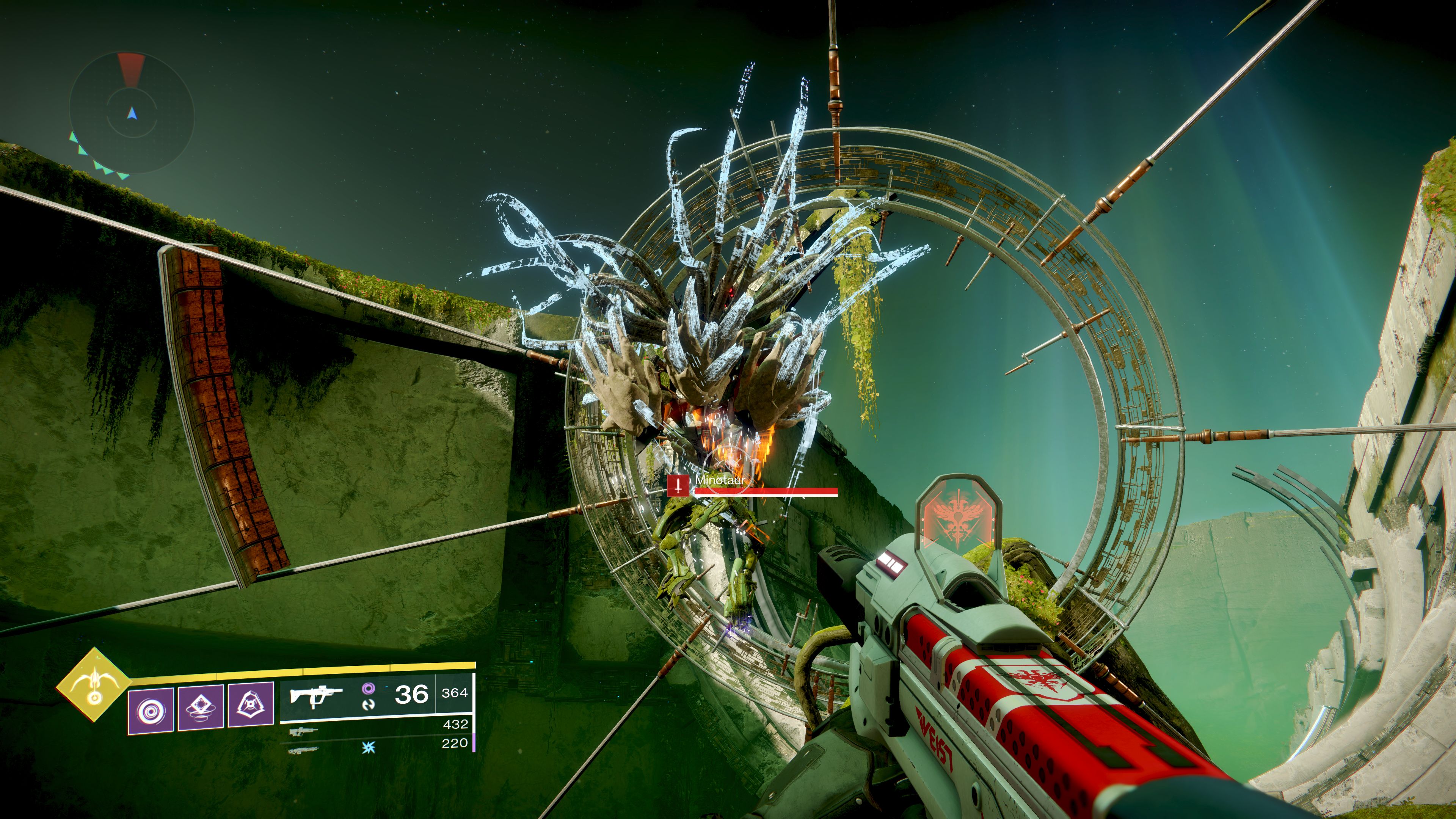1456x819 pixels.
Task: Trigger the shield-shaped class ability icon
Action: [x=251, y=704]
